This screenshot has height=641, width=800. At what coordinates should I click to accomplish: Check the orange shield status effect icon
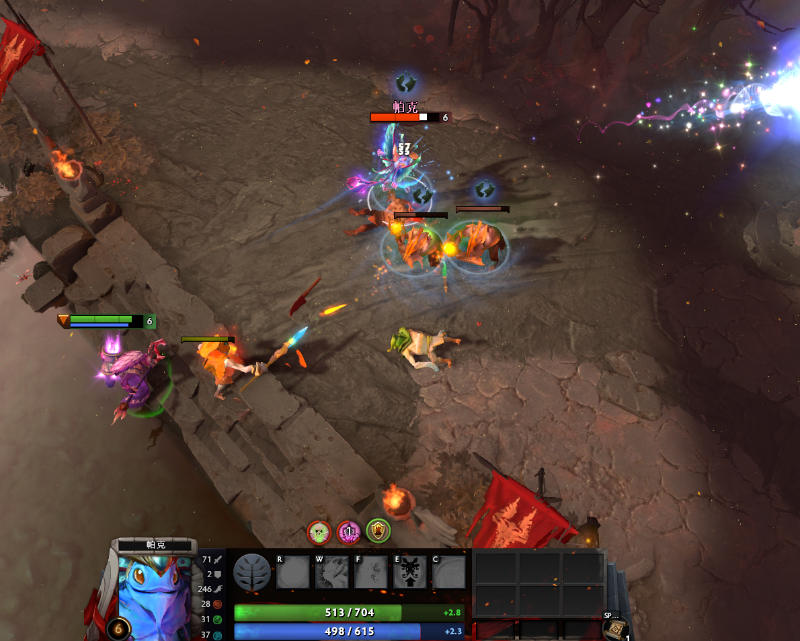click(x=378, y=531)
